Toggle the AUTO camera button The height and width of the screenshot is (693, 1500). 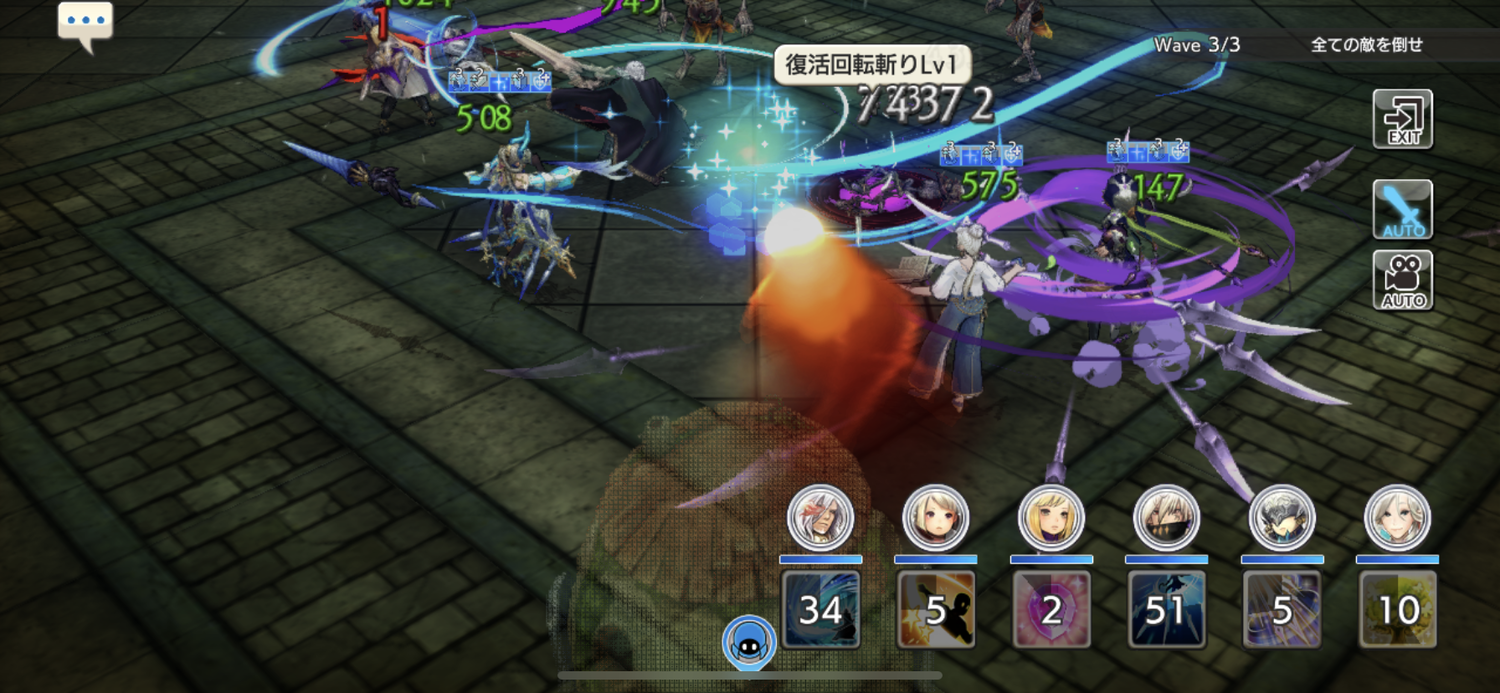1402,280
